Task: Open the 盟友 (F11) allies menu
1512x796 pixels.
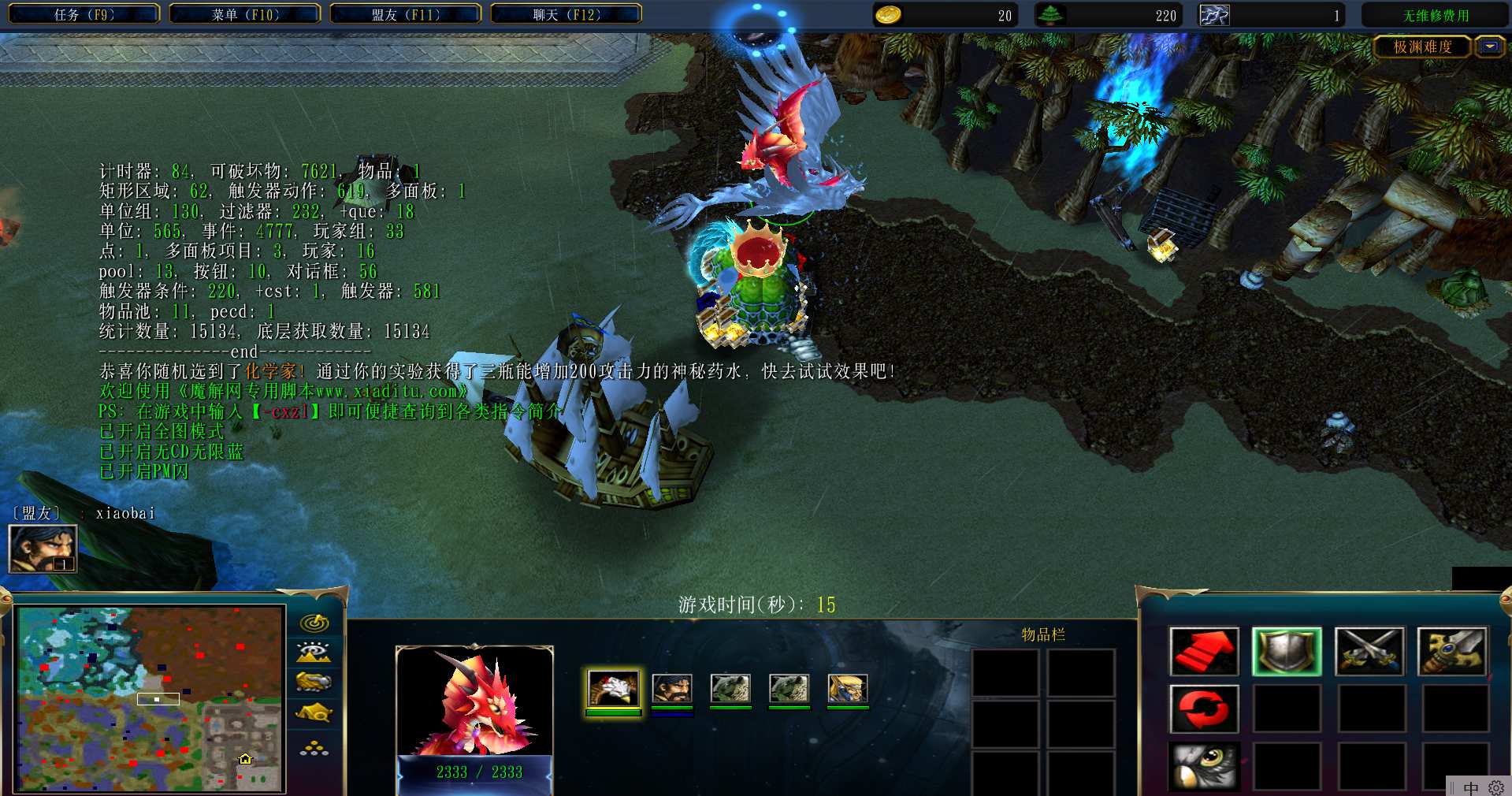Action: coord(406,14)
